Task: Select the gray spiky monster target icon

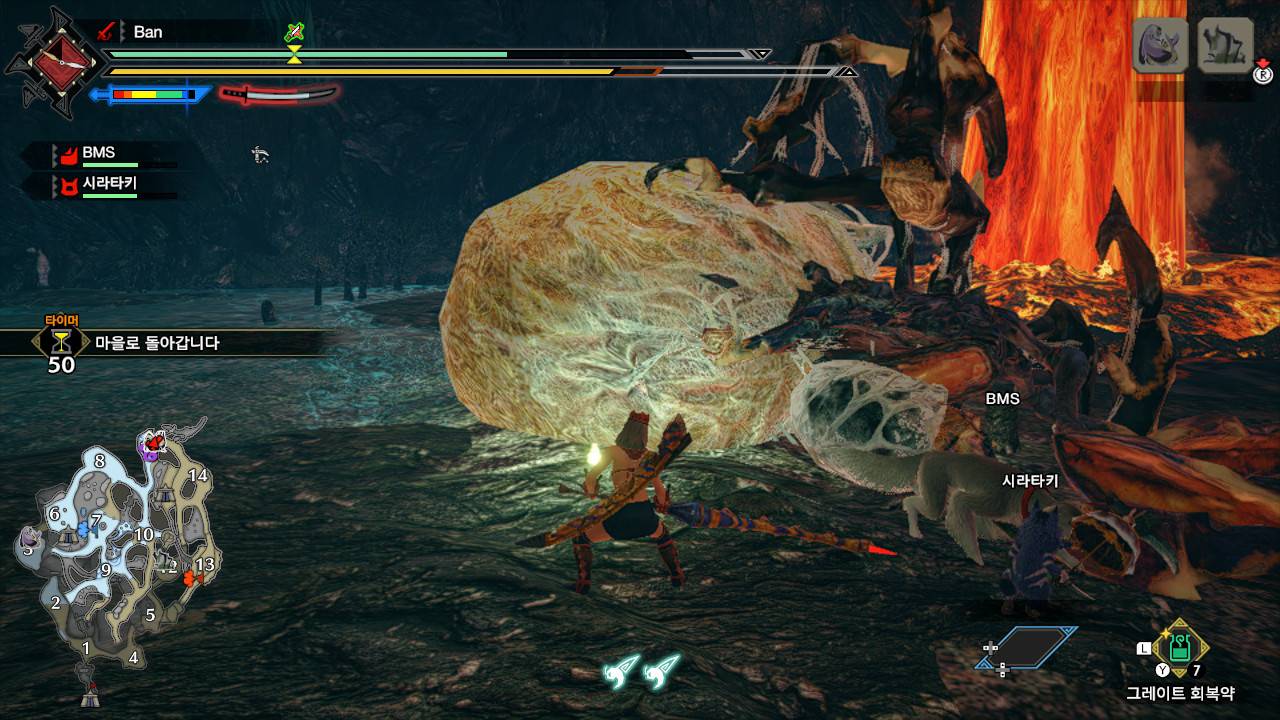Action: pyautogui.click(x=1225, y=45)
